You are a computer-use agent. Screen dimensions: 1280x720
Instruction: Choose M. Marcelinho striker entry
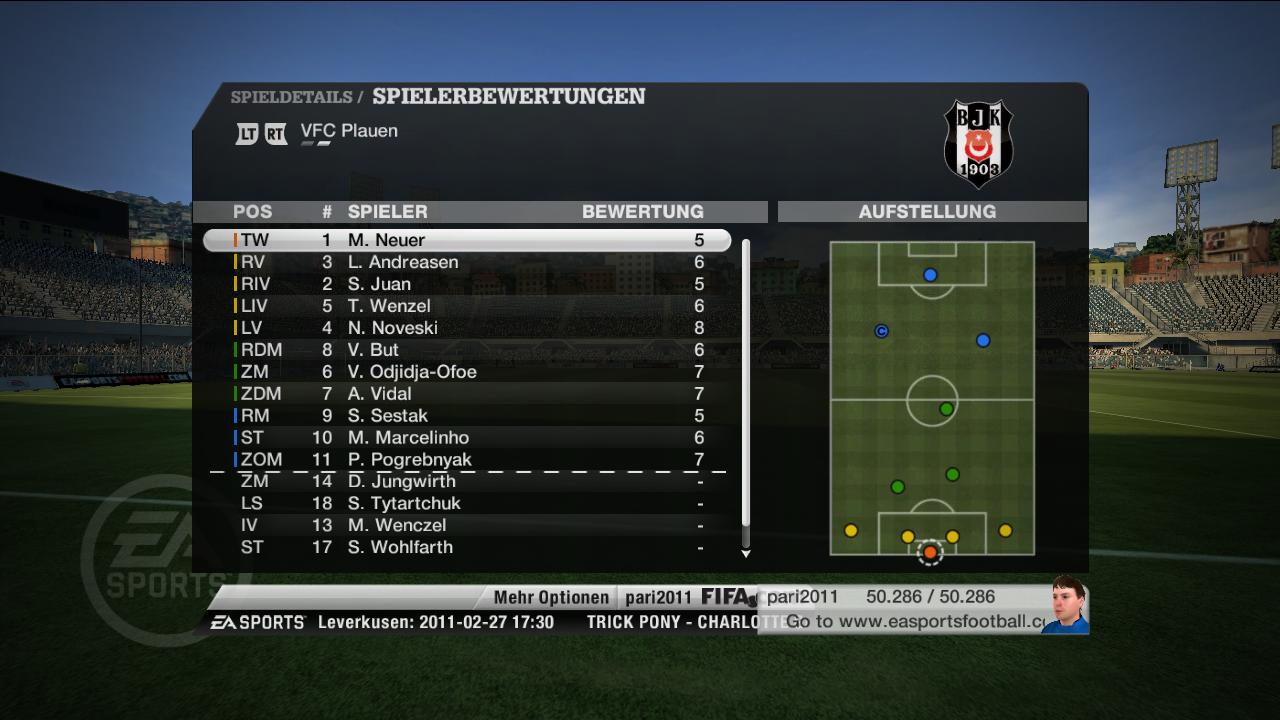click(x=466, y=438)
